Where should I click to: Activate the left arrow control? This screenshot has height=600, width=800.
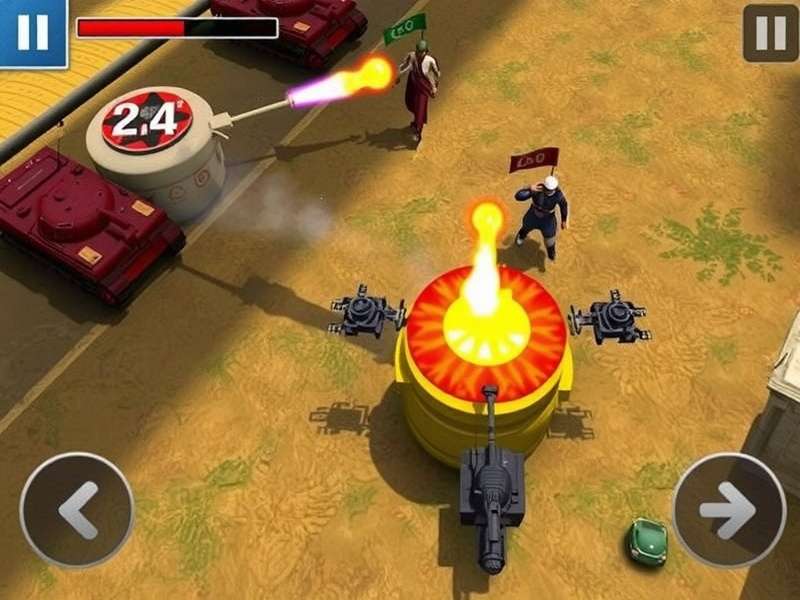(77, 510)
